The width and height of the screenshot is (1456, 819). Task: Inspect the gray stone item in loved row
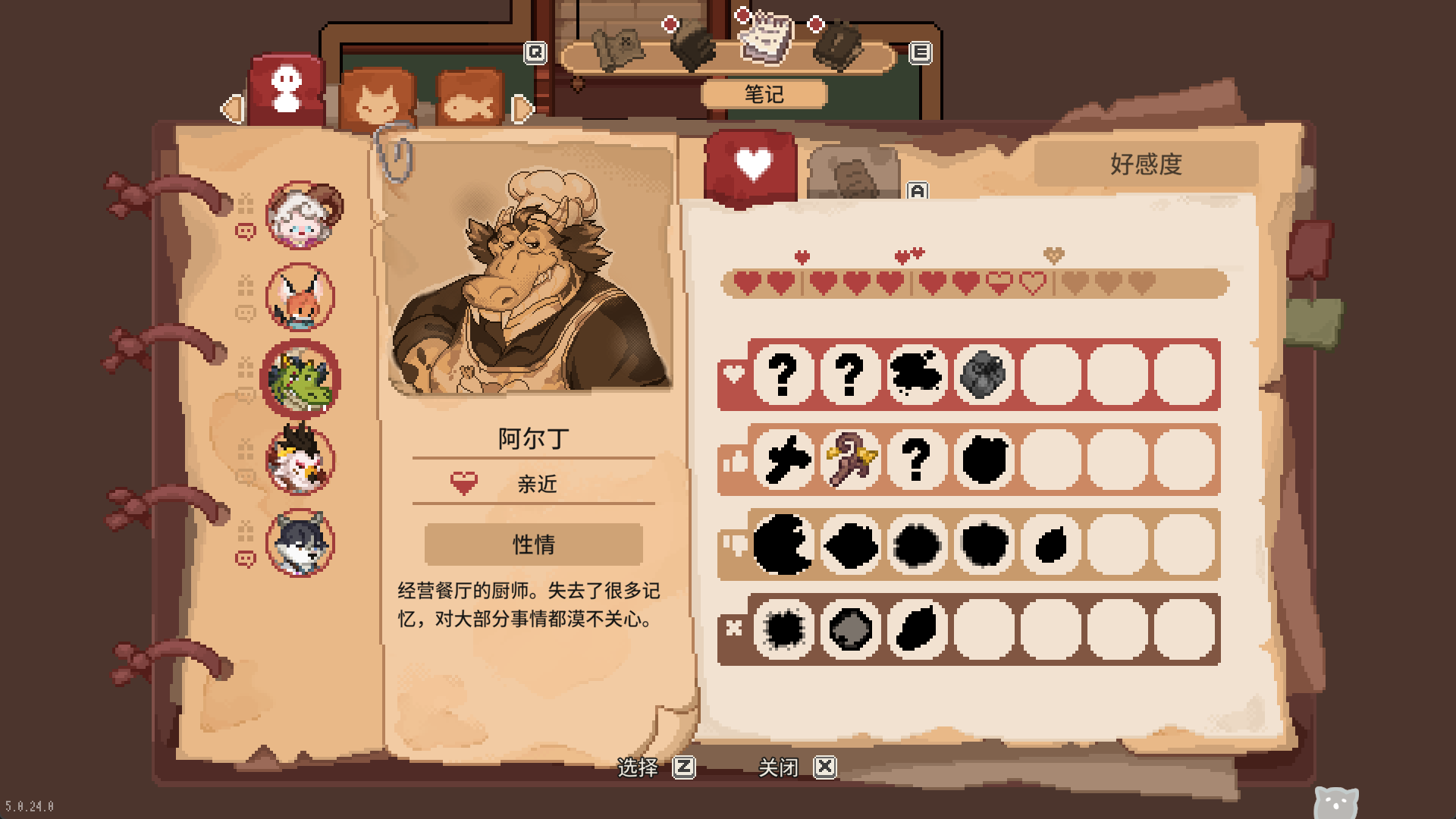click(x=984, y=374)
